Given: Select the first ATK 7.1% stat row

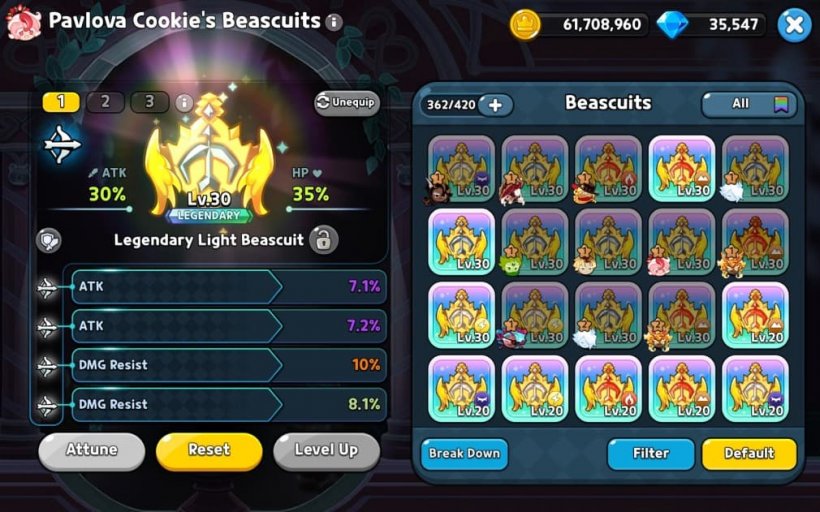Looking at the screenshot, I should (226, 287).
